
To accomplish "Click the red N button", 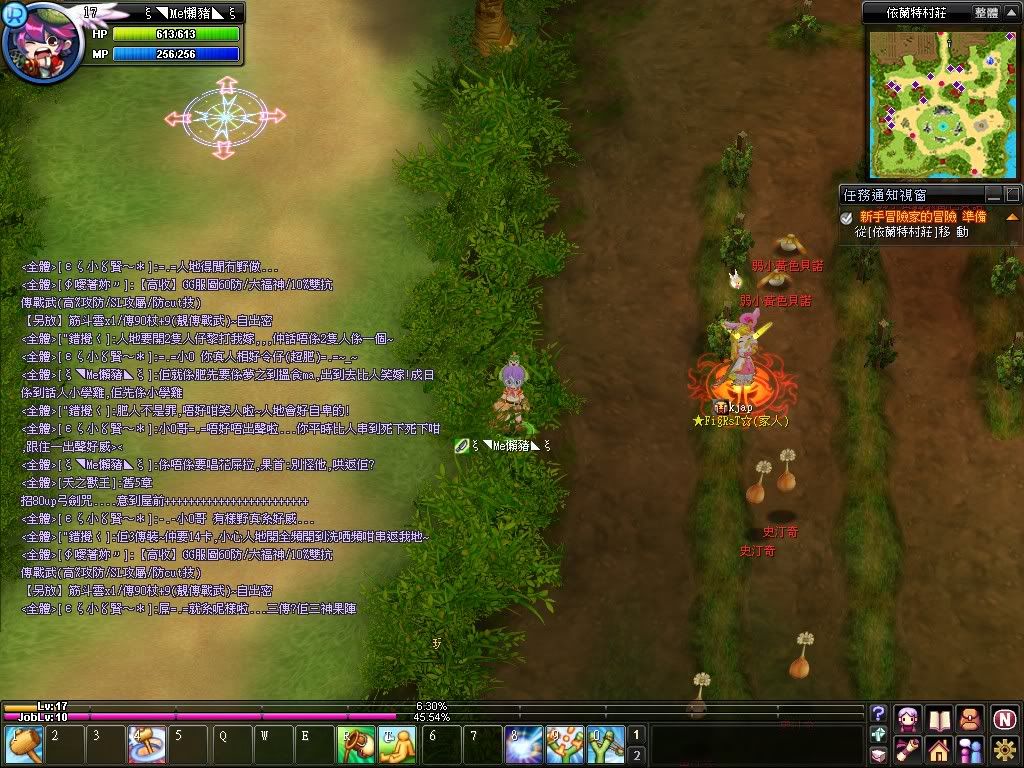I will (x=1004, y=718).
